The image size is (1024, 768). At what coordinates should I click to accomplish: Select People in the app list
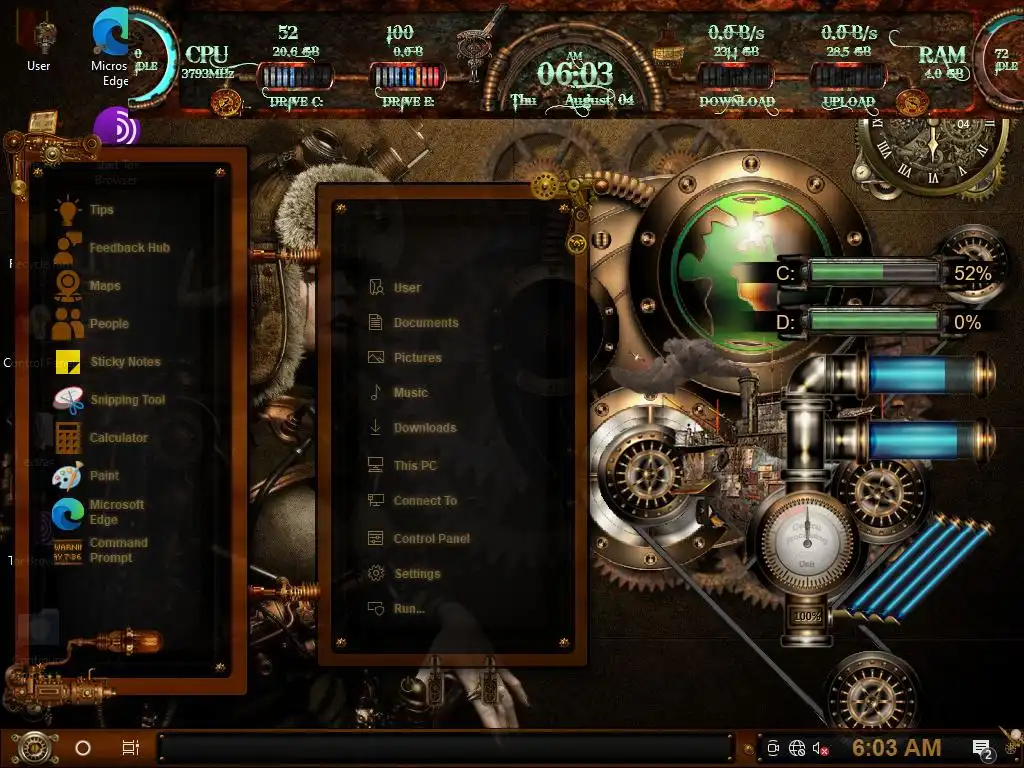(x=108, y=324)
